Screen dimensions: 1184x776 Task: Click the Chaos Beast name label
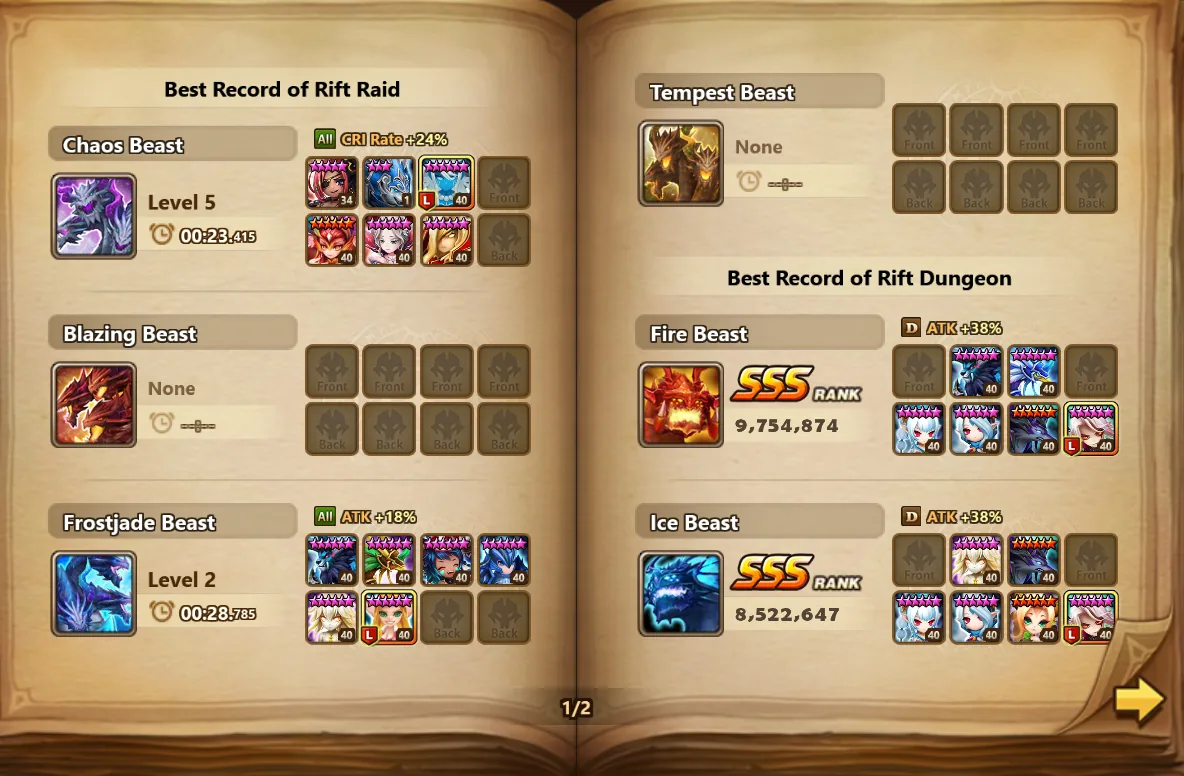(x=123, y=145)
